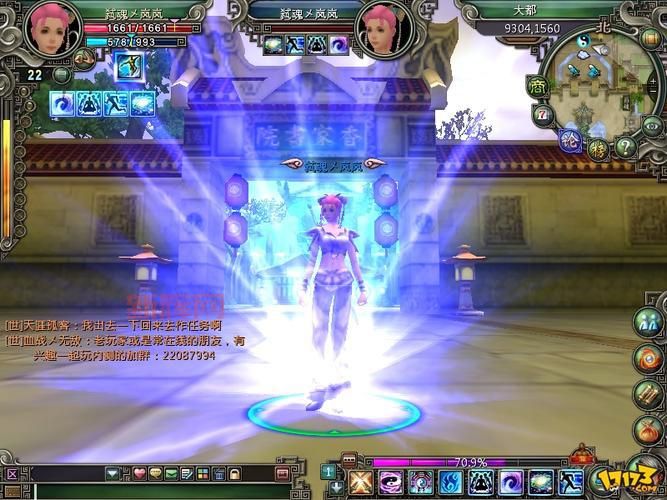Open the question mark help button
The image size is (667, 500).
626,147
